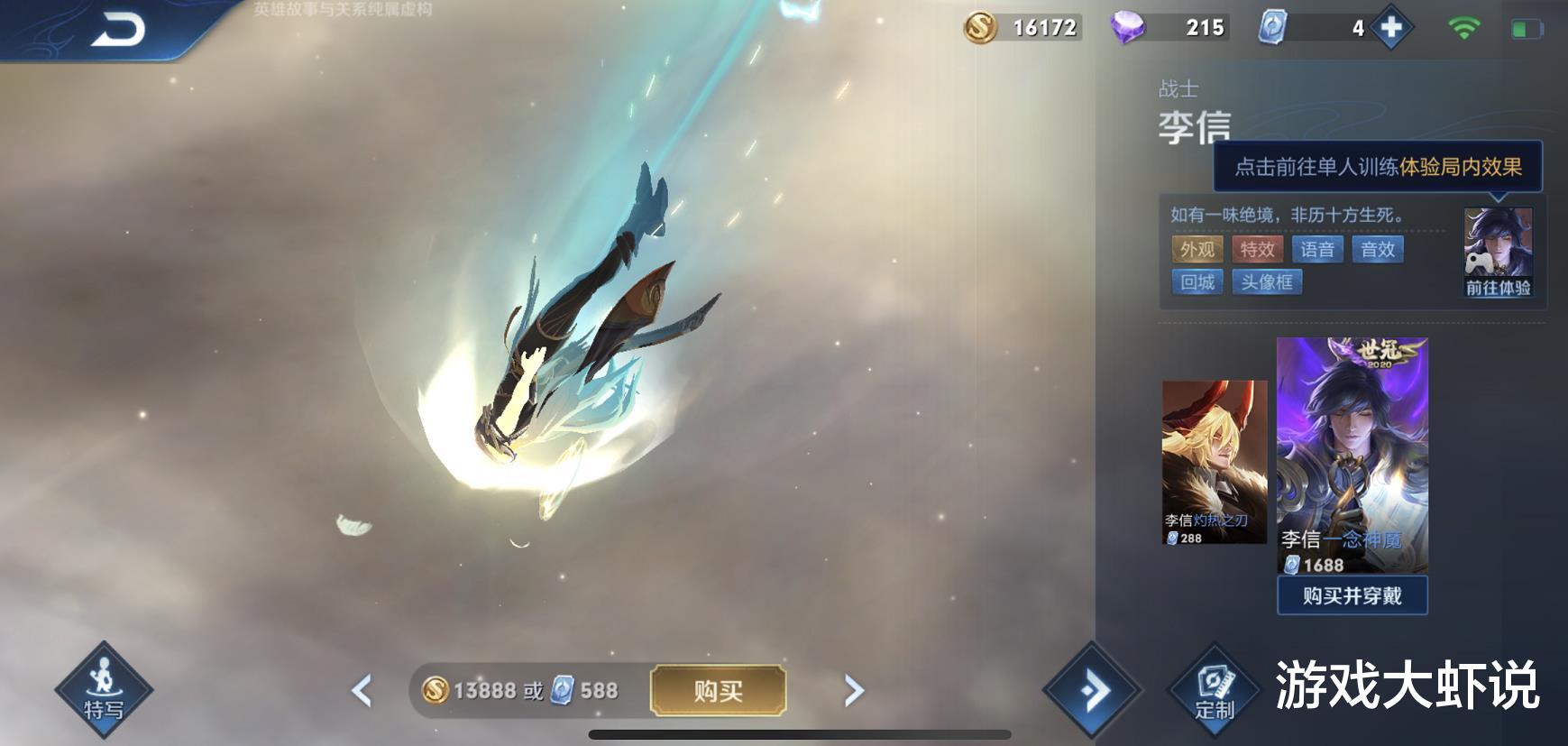
Task: Toggle the 回城 recall tag
Action: [1197, 282]
